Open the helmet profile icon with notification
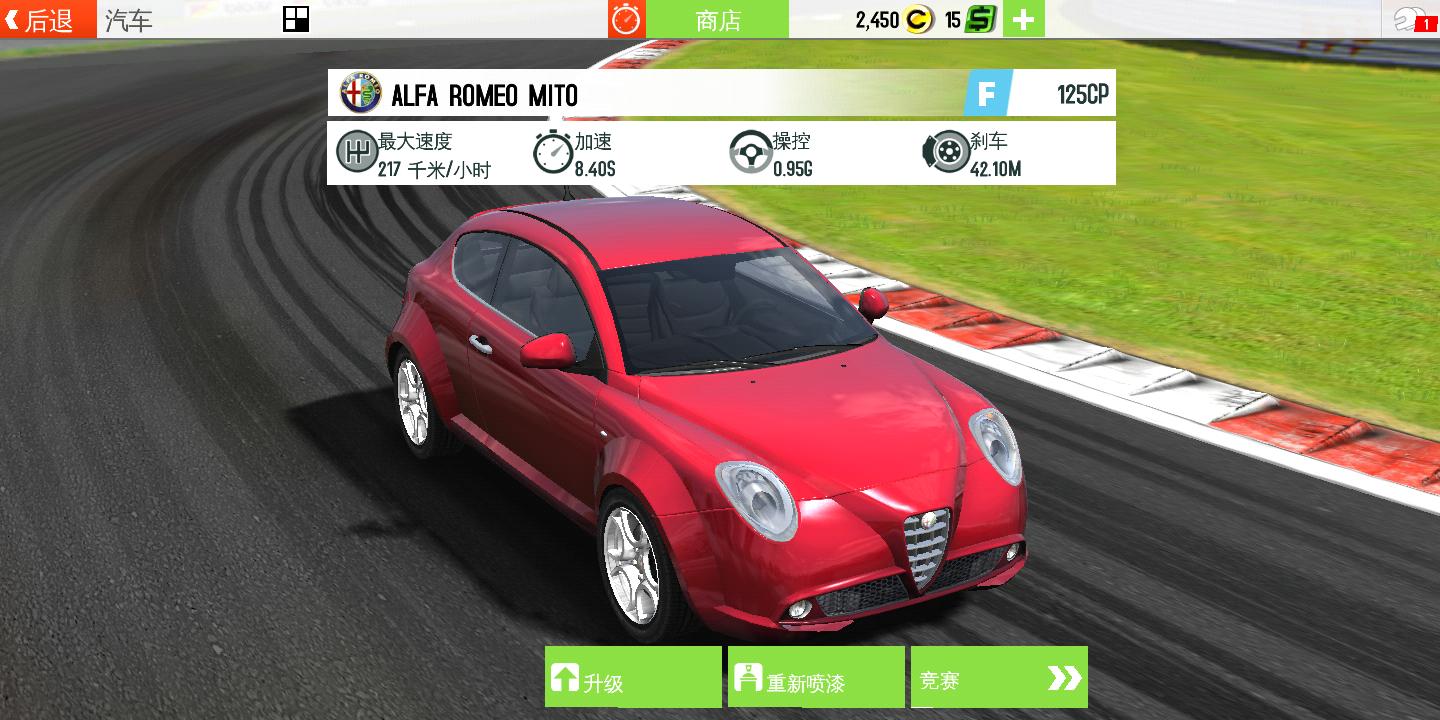Screen dimensions: 1440x720 click(x=1411, y=19)
